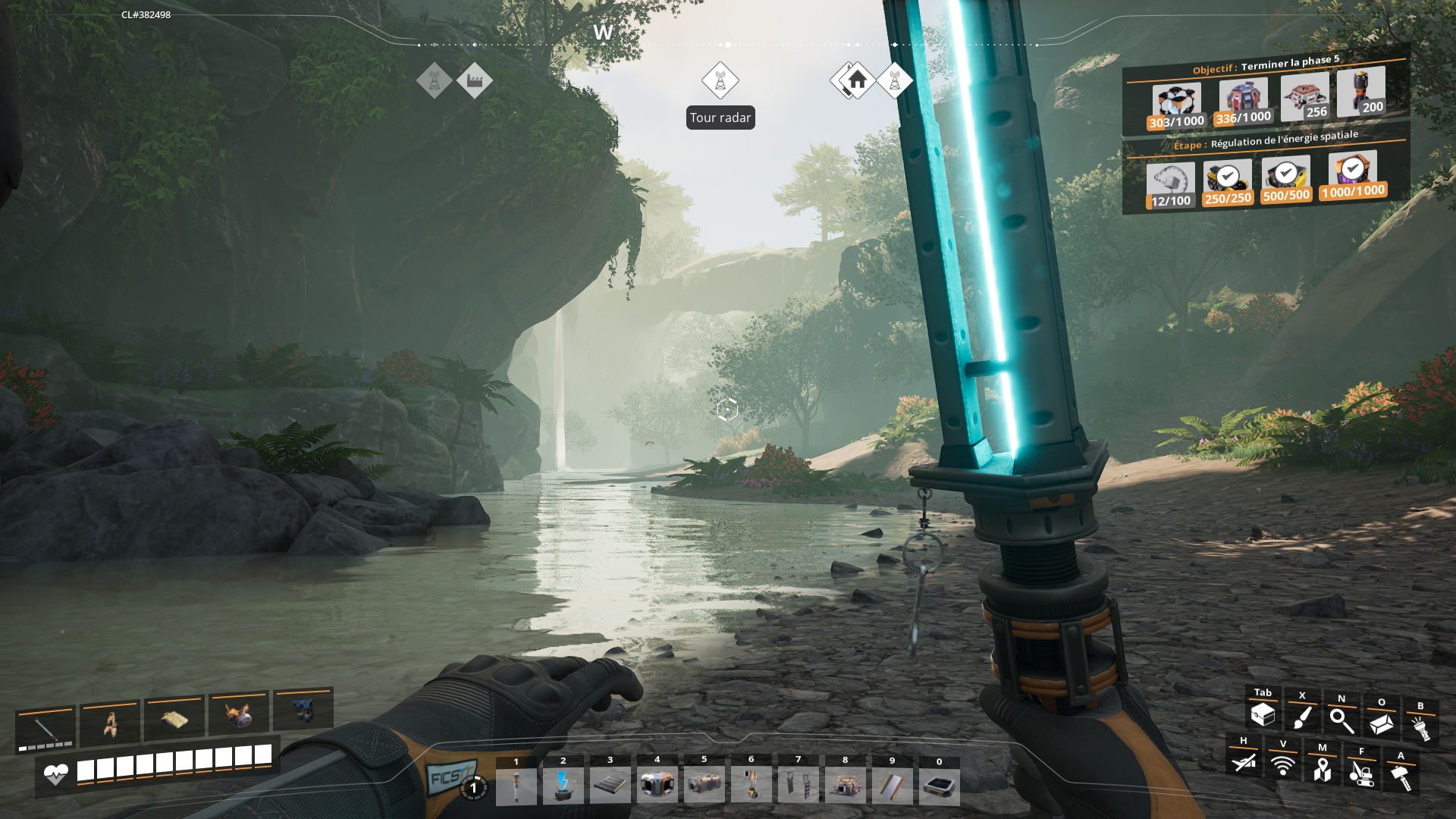Activate the wrecking crane dismantle mode
Viewport: 1456px width, 819px height.
point(1361,773)
